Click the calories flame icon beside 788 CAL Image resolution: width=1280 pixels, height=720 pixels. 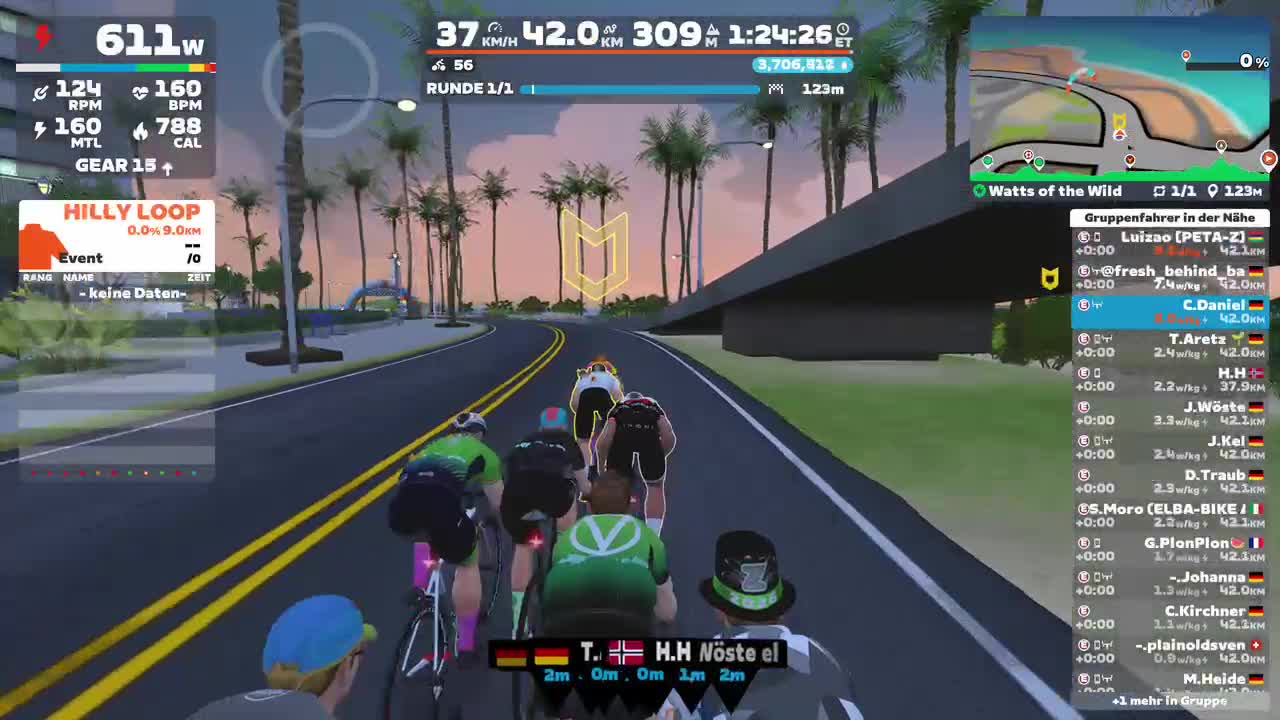[143, 128]
